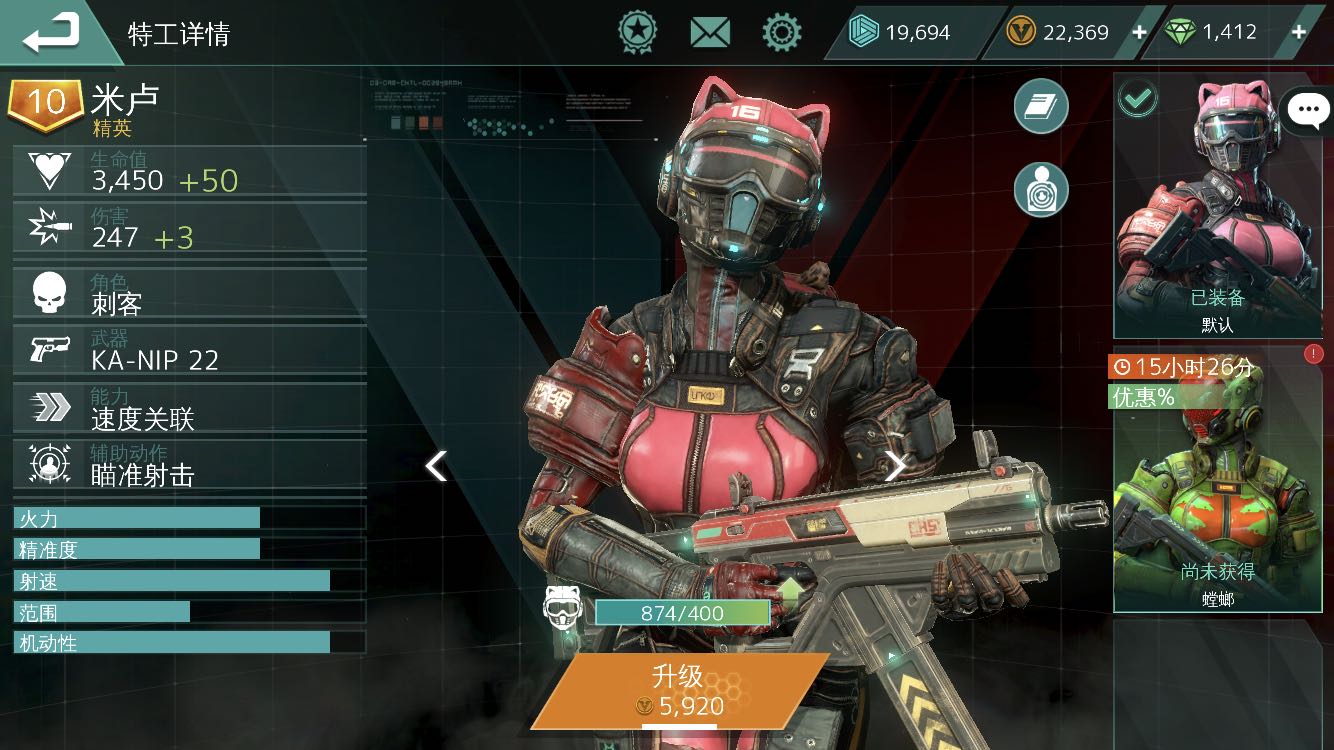View the 刺客 role row
1334x750 pixels.
[x=190, y=294]
